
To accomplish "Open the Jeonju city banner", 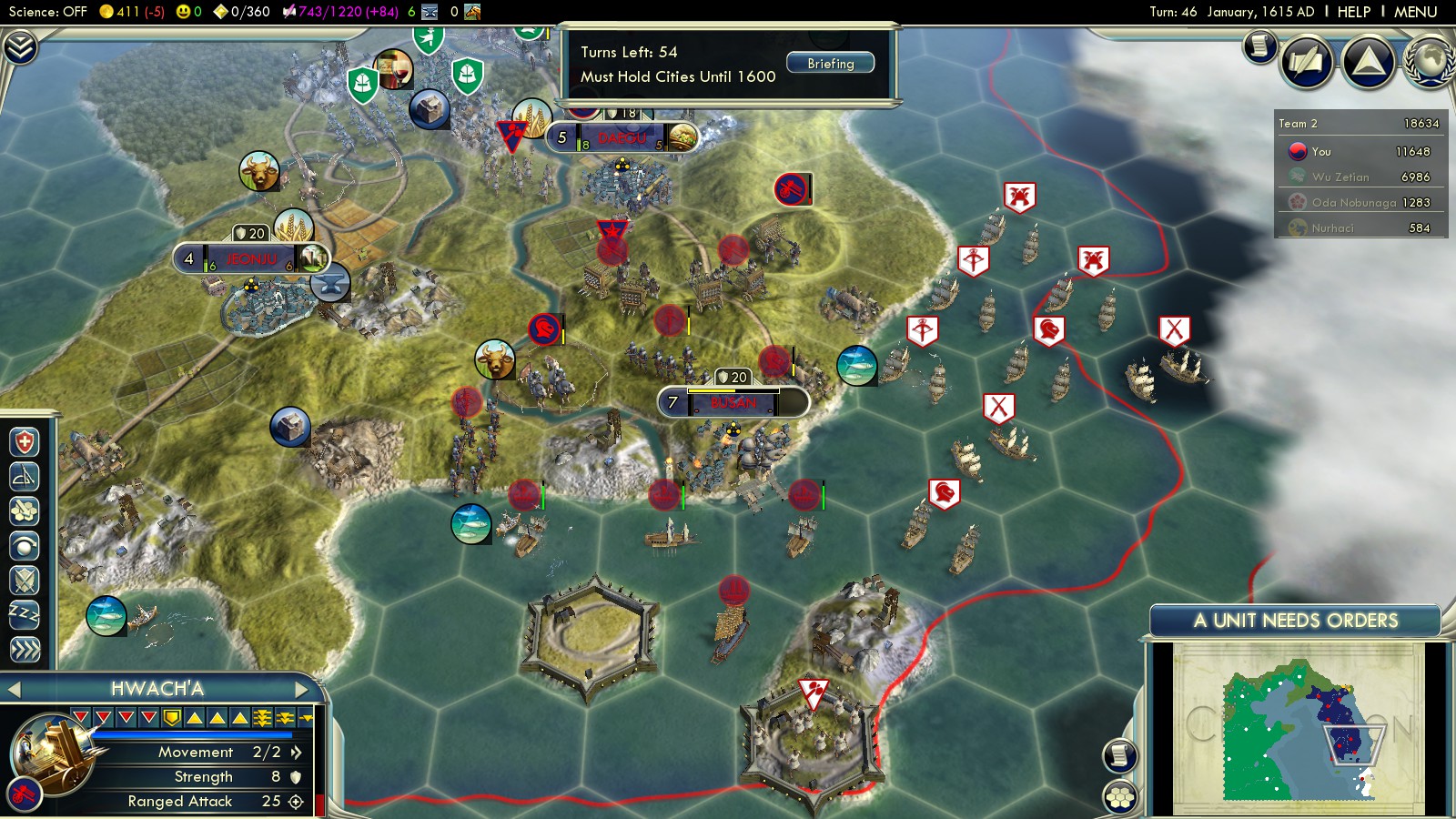I will 251,259.
